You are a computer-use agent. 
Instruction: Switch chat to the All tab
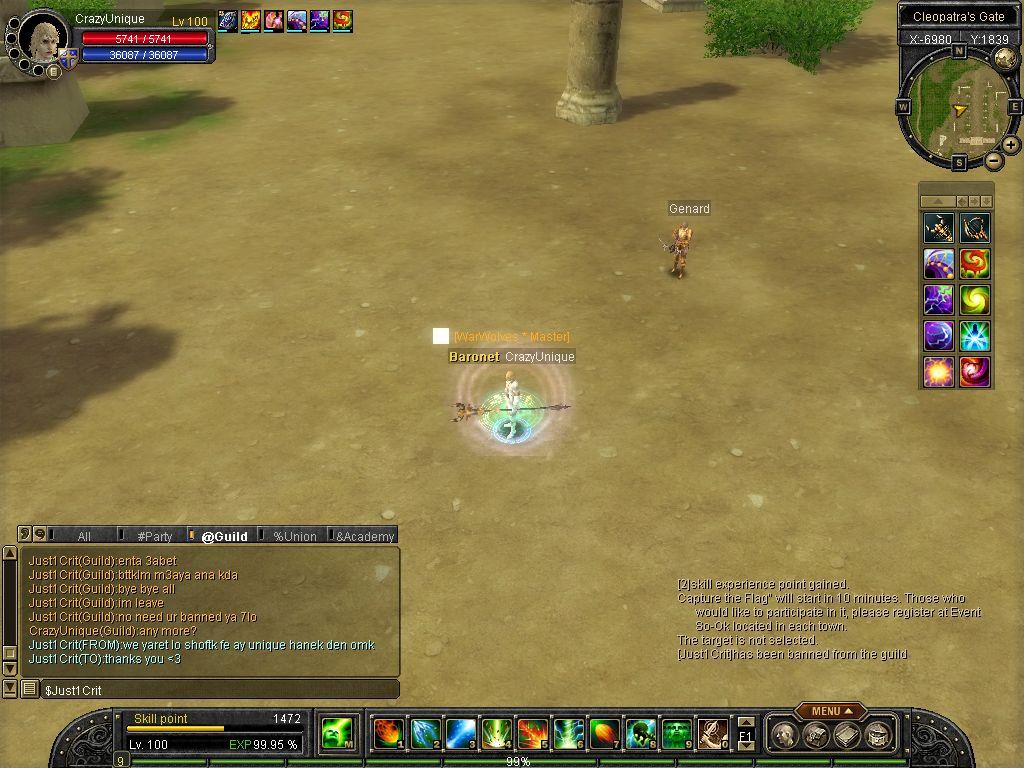(x=84, y=536)
